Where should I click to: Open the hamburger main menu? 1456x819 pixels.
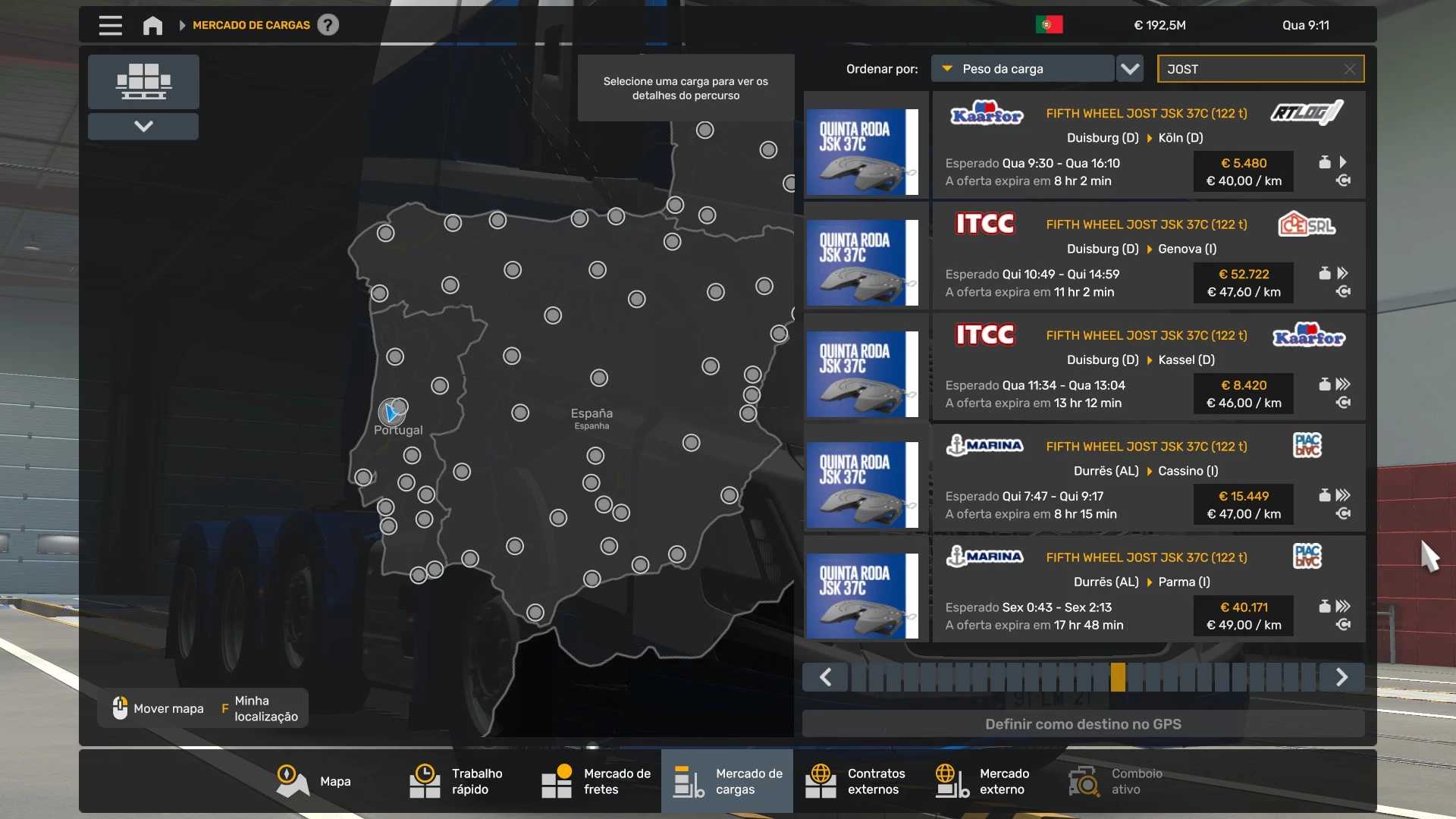[x=110, y=25]
